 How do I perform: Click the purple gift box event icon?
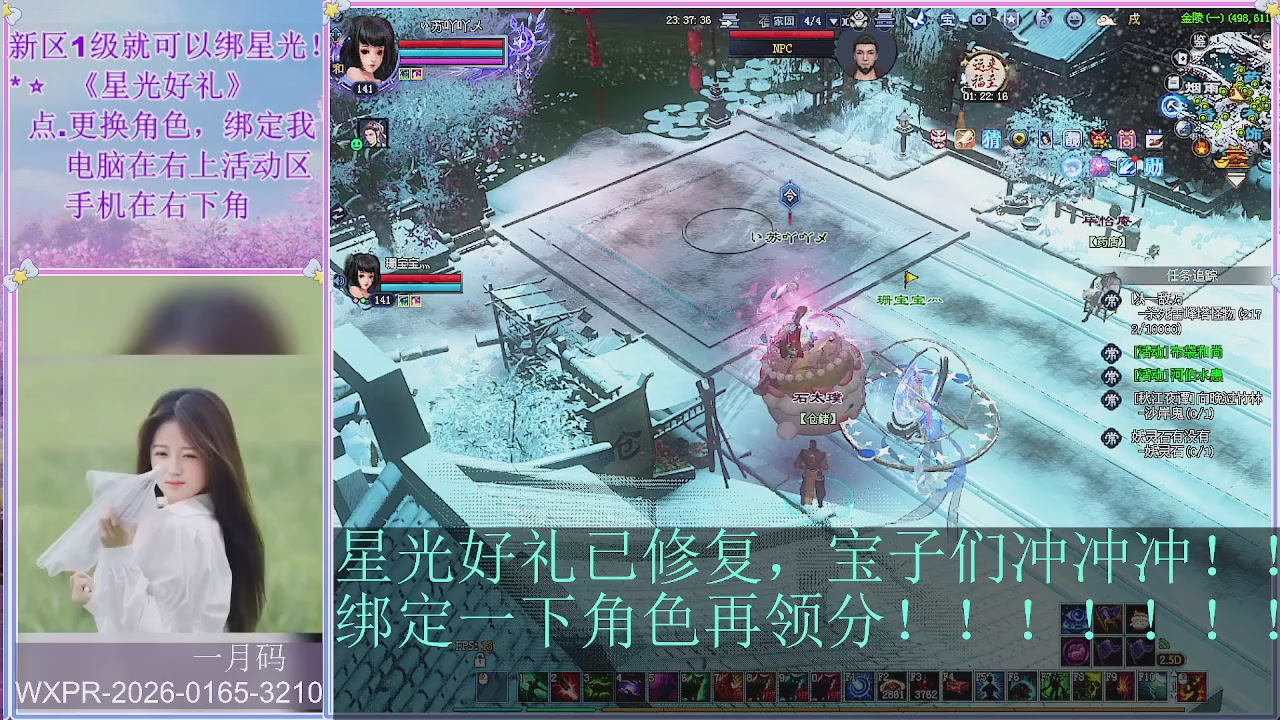tap(1126, 140)
